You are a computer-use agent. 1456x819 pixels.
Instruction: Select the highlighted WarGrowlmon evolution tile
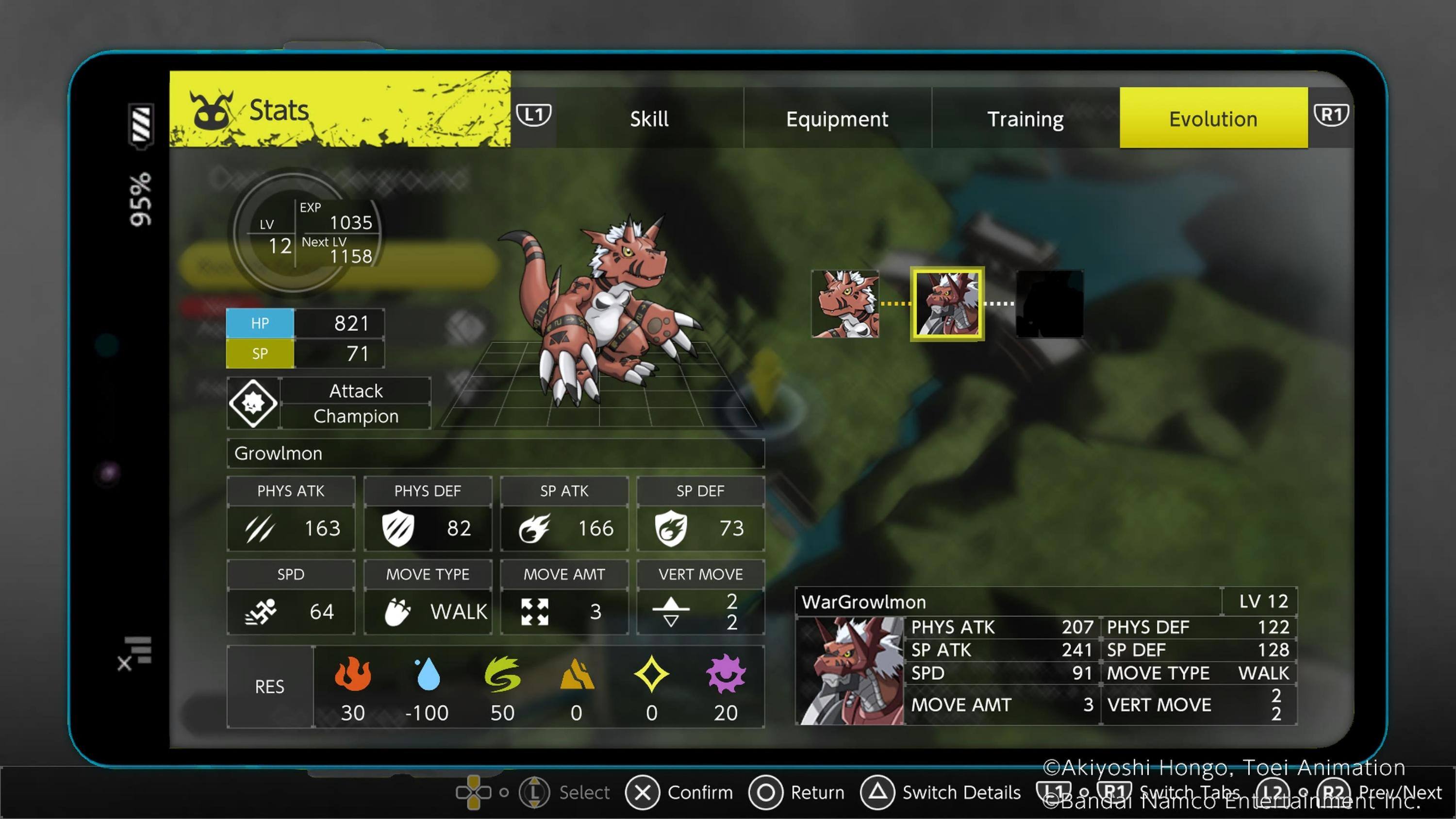tap(947, 304)
